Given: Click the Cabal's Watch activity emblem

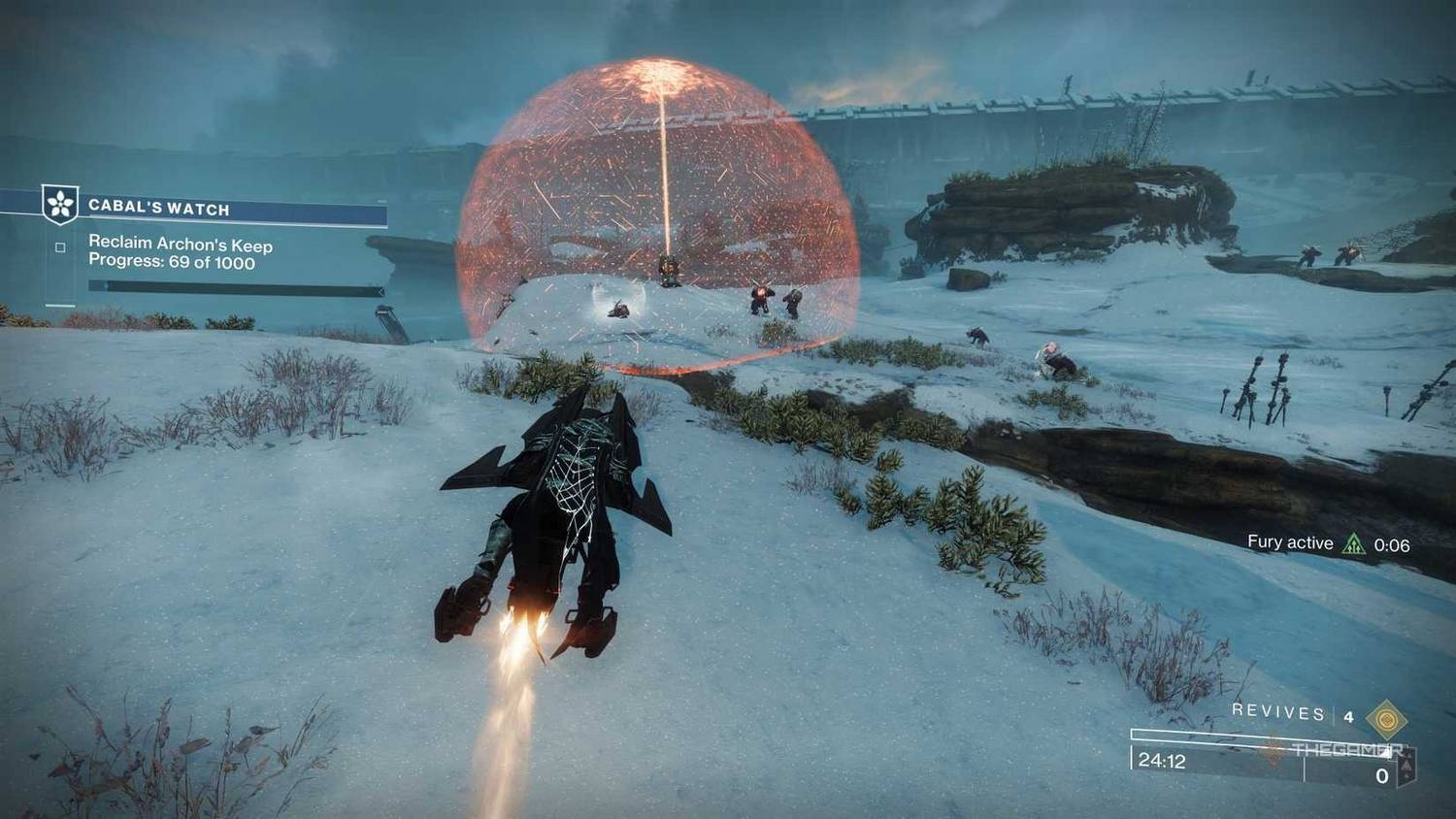Looking at the screenshot, I should [x=60, y=205].
